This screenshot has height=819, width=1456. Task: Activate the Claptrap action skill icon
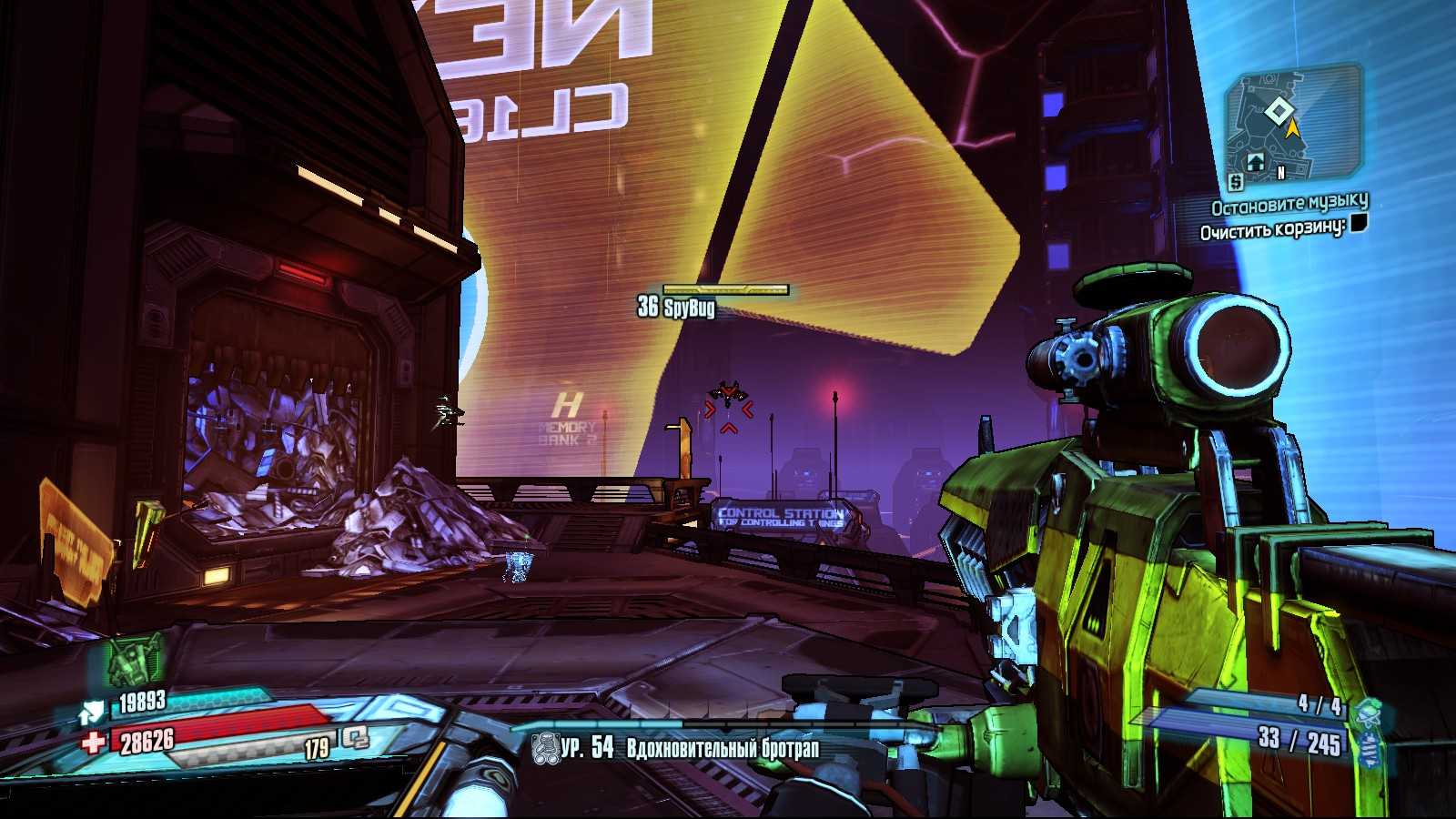(135, 659)
